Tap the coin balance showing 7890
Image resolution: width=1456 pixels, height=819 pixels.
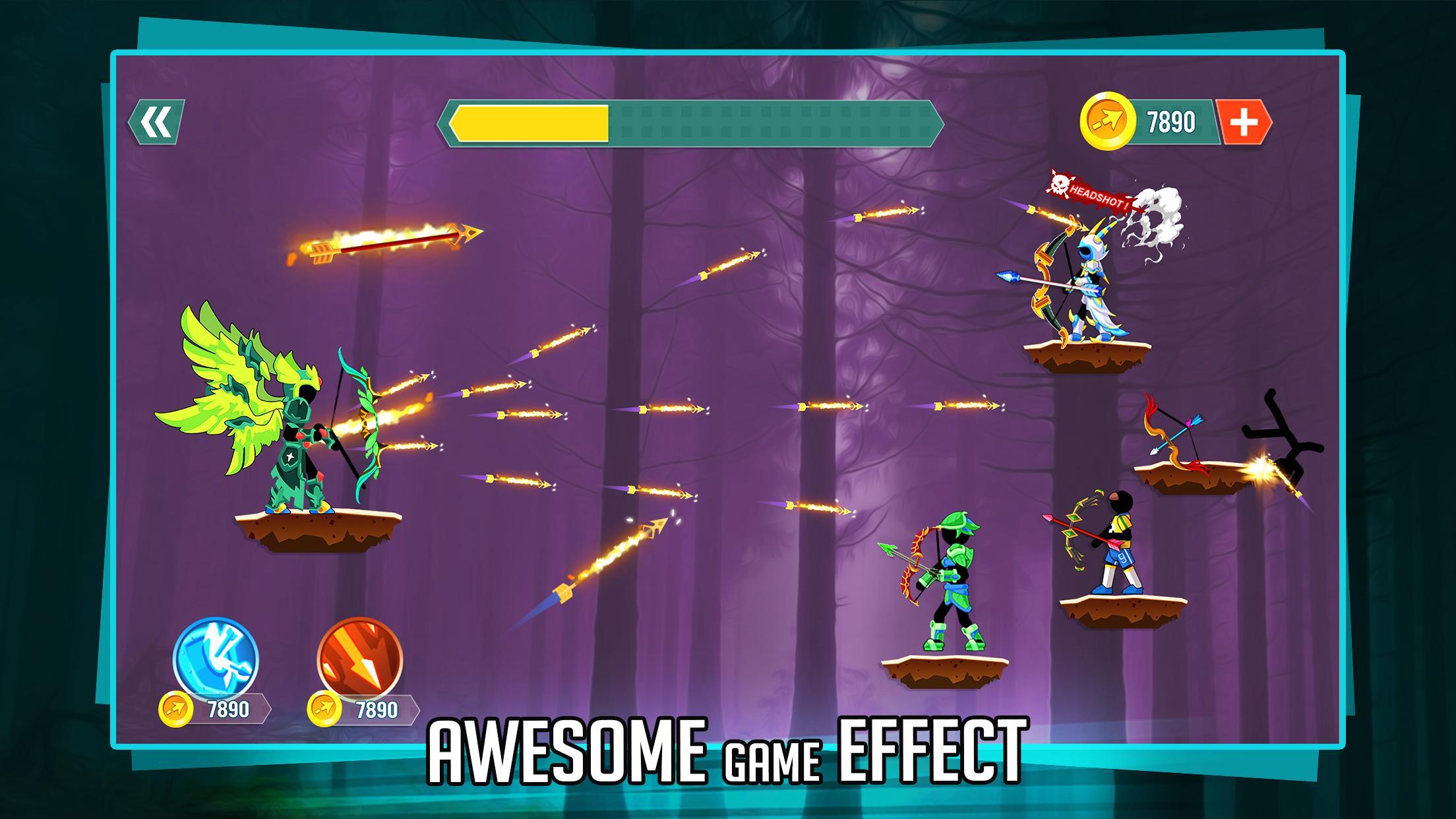(1170, 119)
